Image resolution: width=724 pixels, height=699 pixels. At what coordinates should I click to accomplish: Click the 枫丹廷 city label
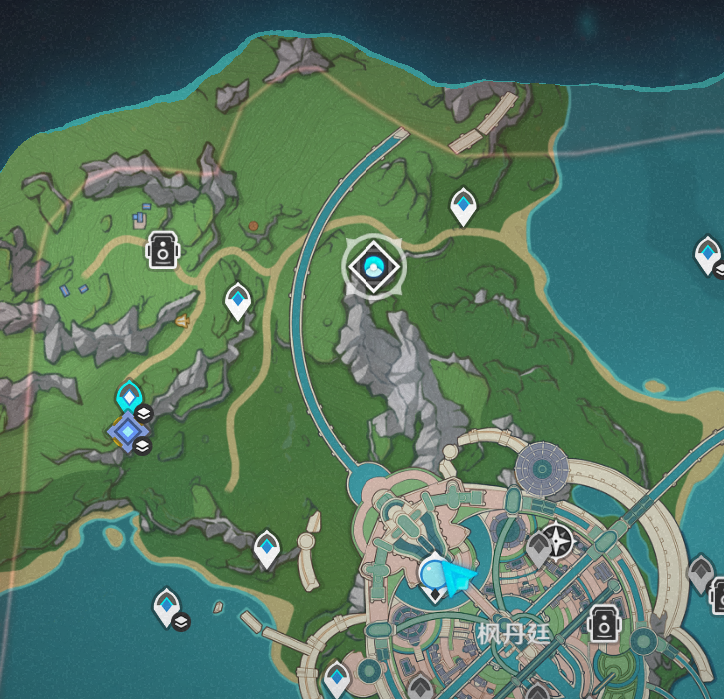click(514, 632)
